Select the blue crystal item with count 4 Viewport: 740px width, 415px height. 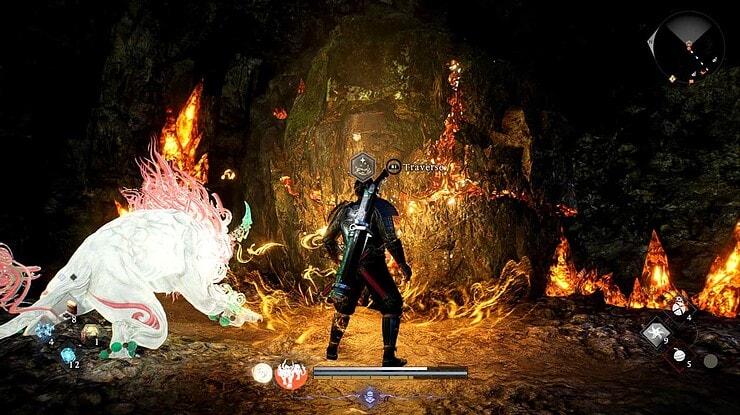[44, 330]
